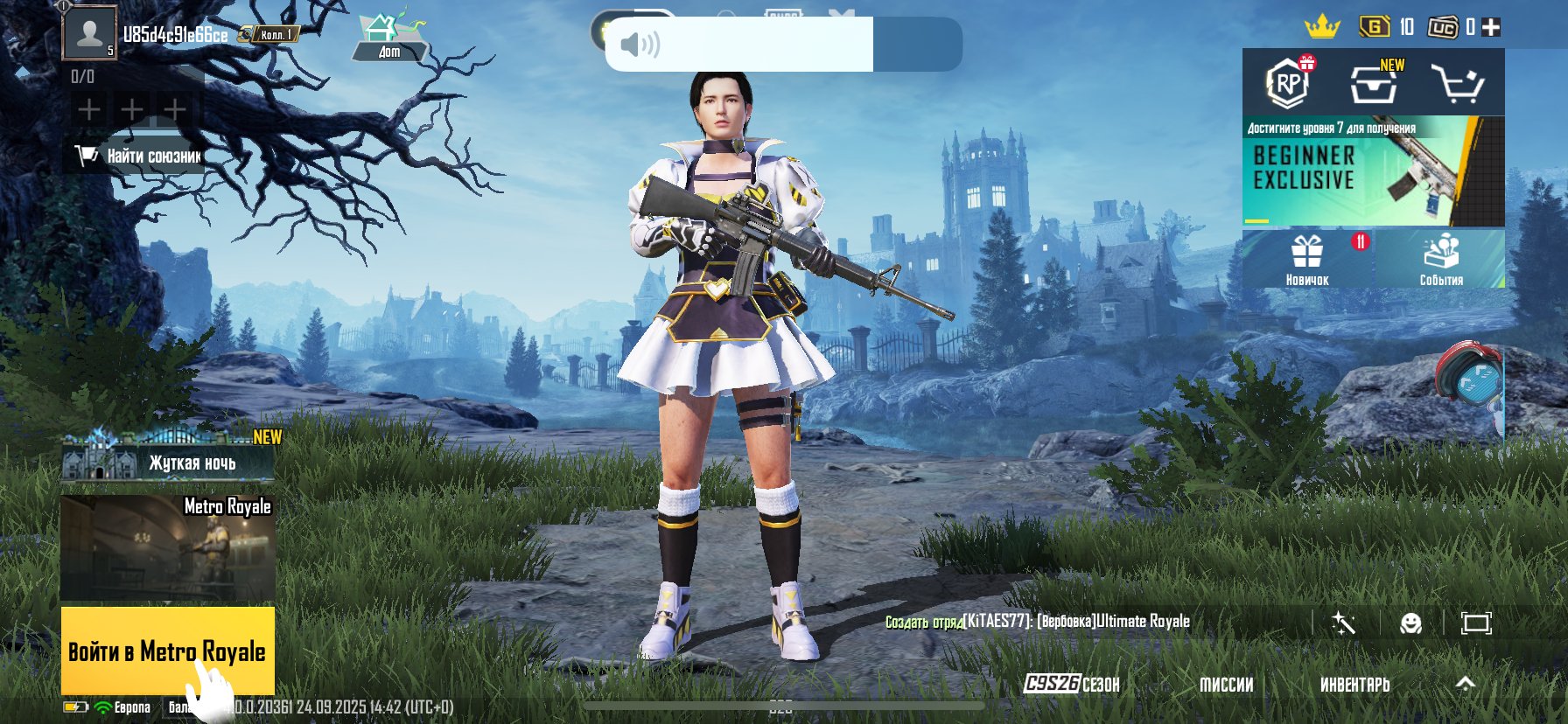The height and width of the screenshot is (724, 1568).
Task: Open the player profile avatar
Action: click(89, 33)
